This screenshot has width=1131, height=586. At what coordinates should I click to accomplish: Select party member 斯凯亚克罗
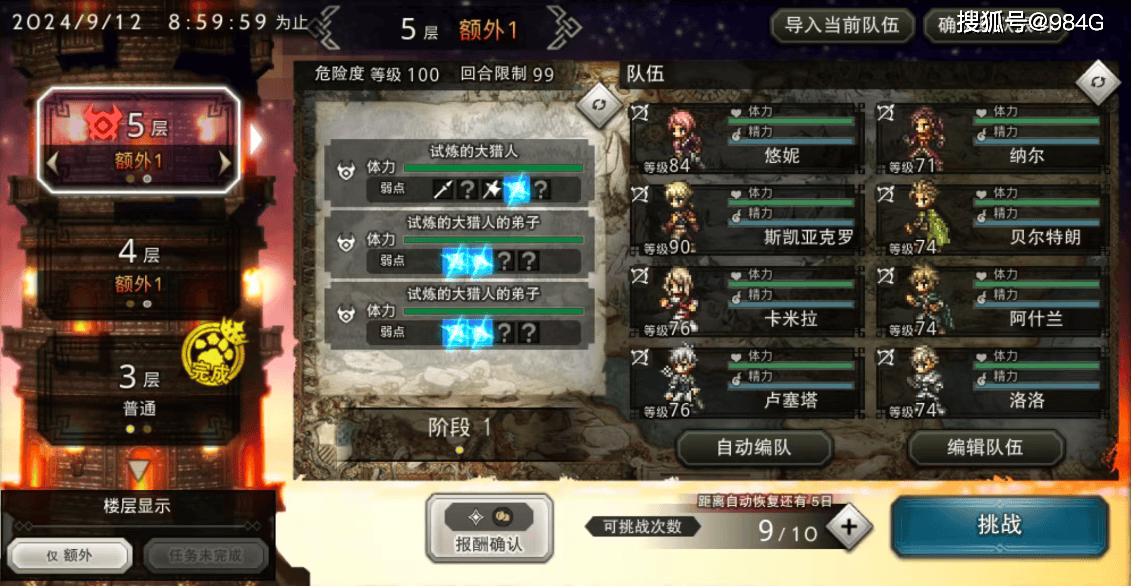(746, 219)
